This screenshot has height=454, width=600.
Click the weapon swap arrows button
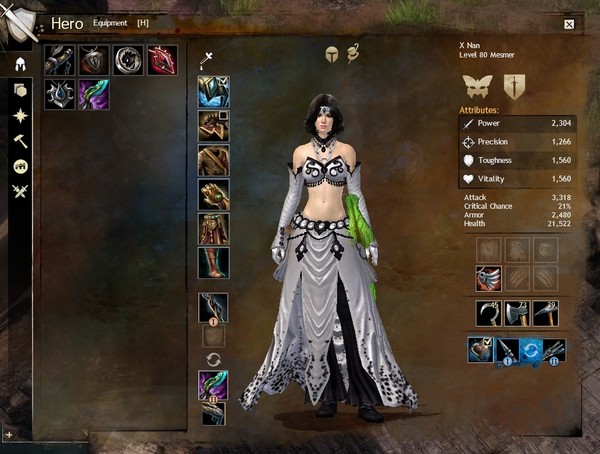click(213, 358)
